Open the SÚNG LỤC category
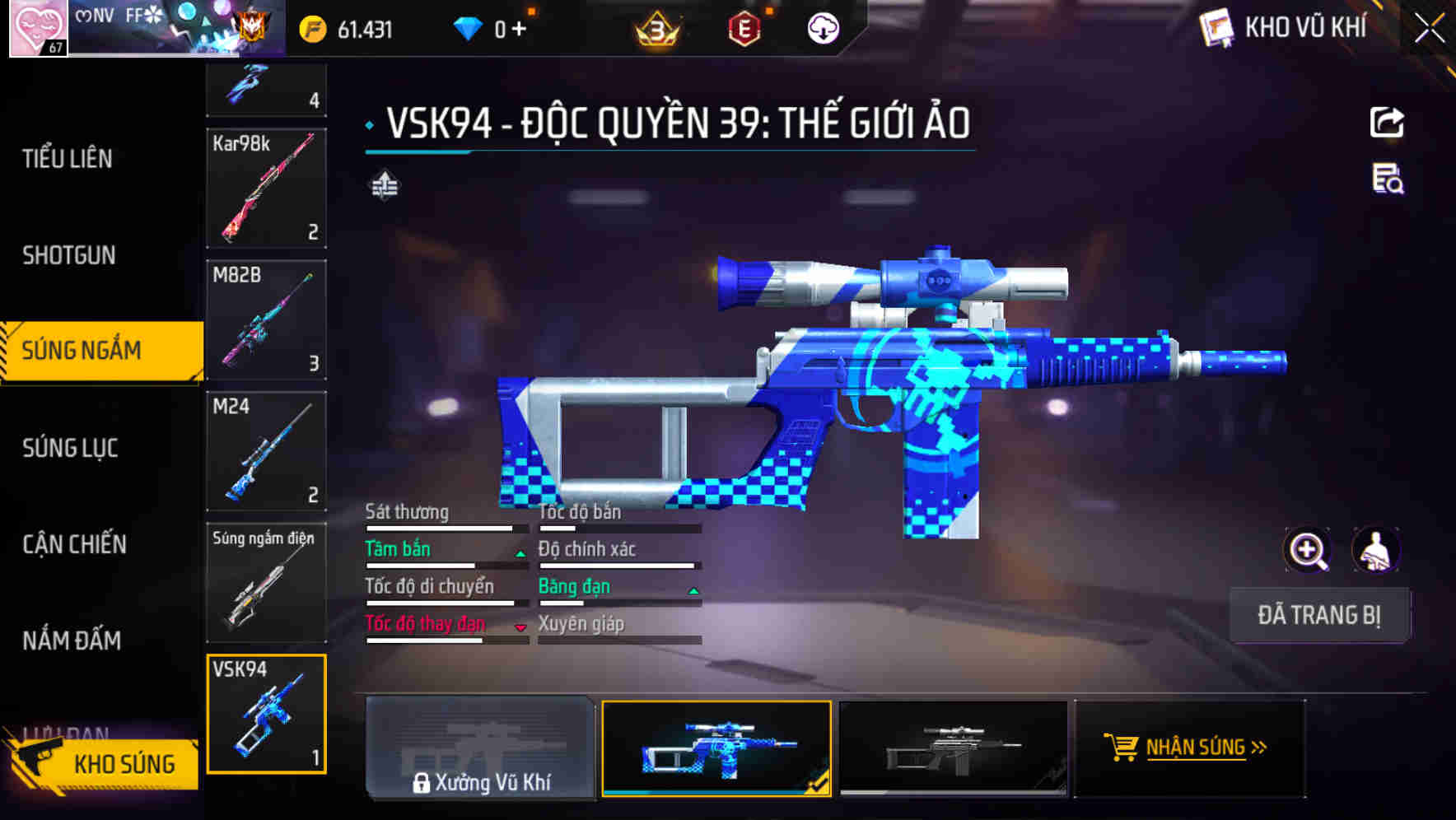The image size is (1456, 820). tap(69, 448)
